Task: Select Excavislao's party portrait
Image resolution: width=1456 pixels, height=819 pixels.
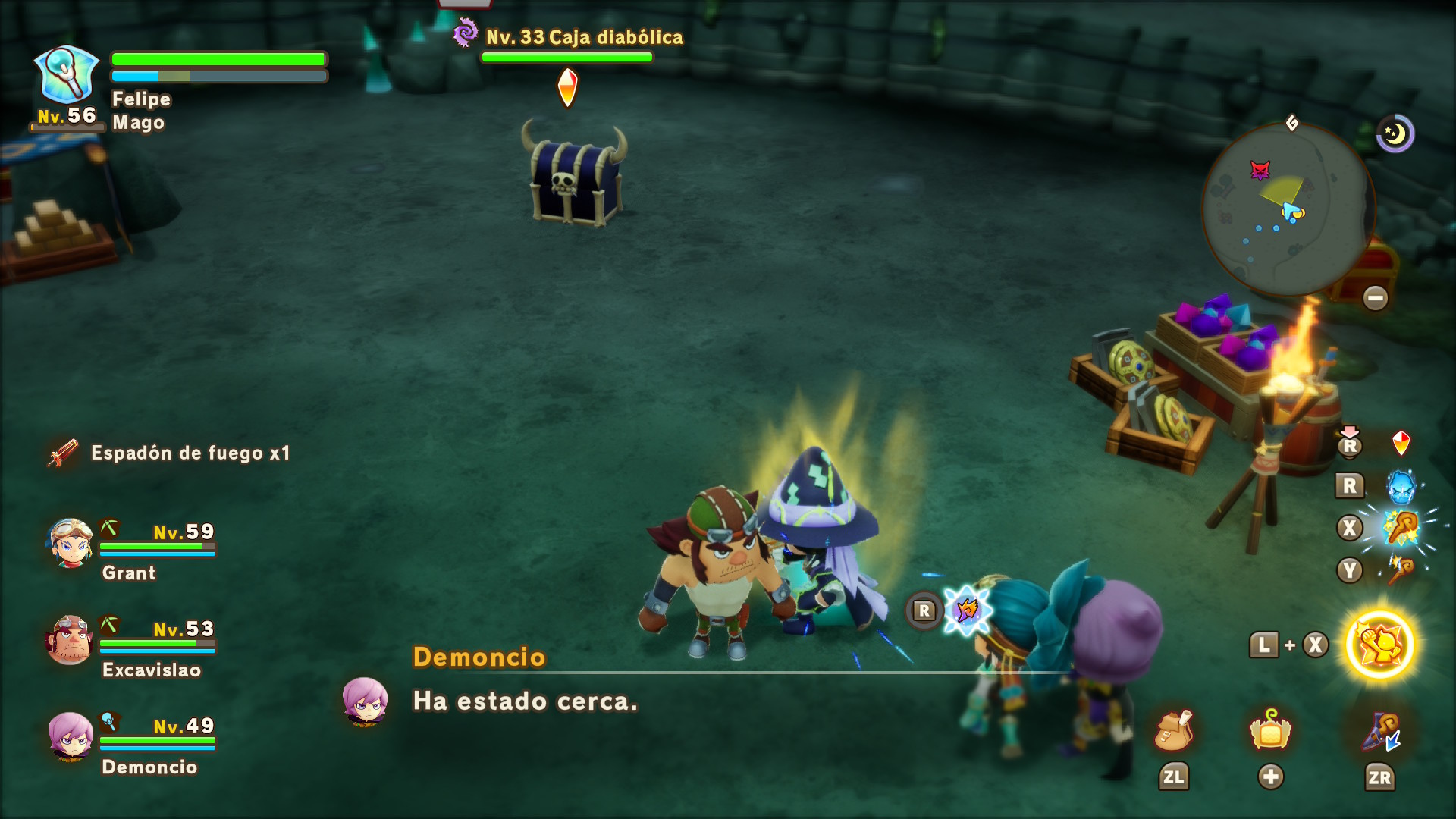Action: [x=71, y=640]
